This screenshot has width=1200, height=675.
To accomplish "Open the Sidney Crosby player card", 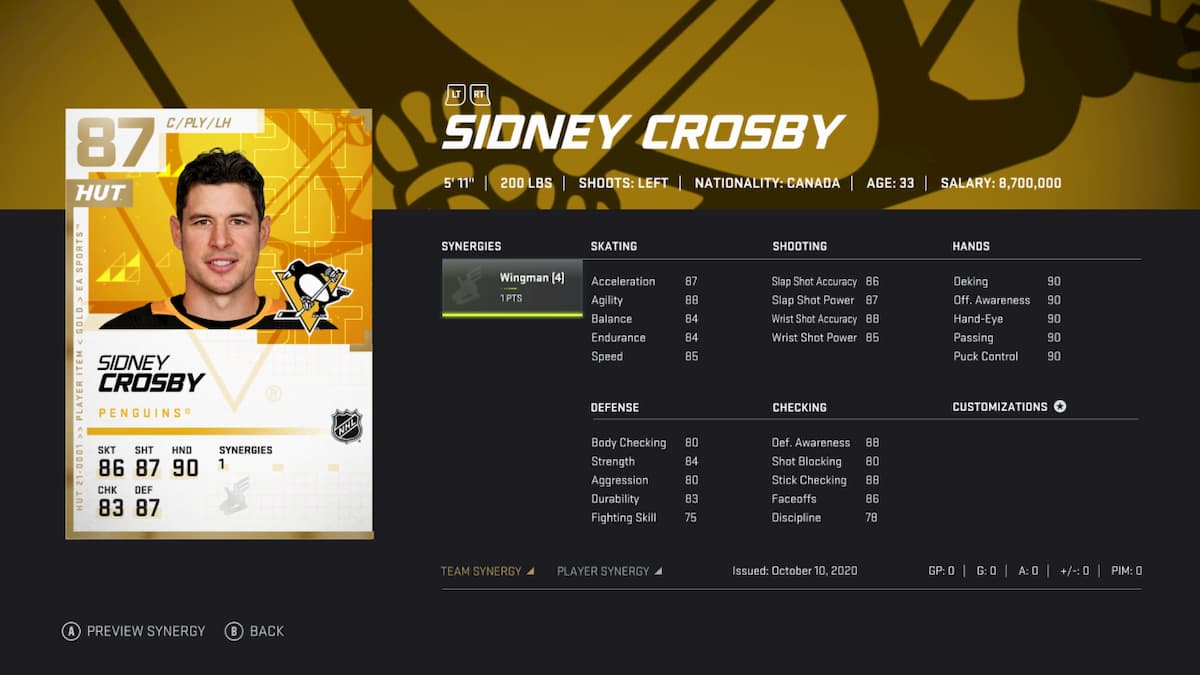I will (x=219, y=323).
